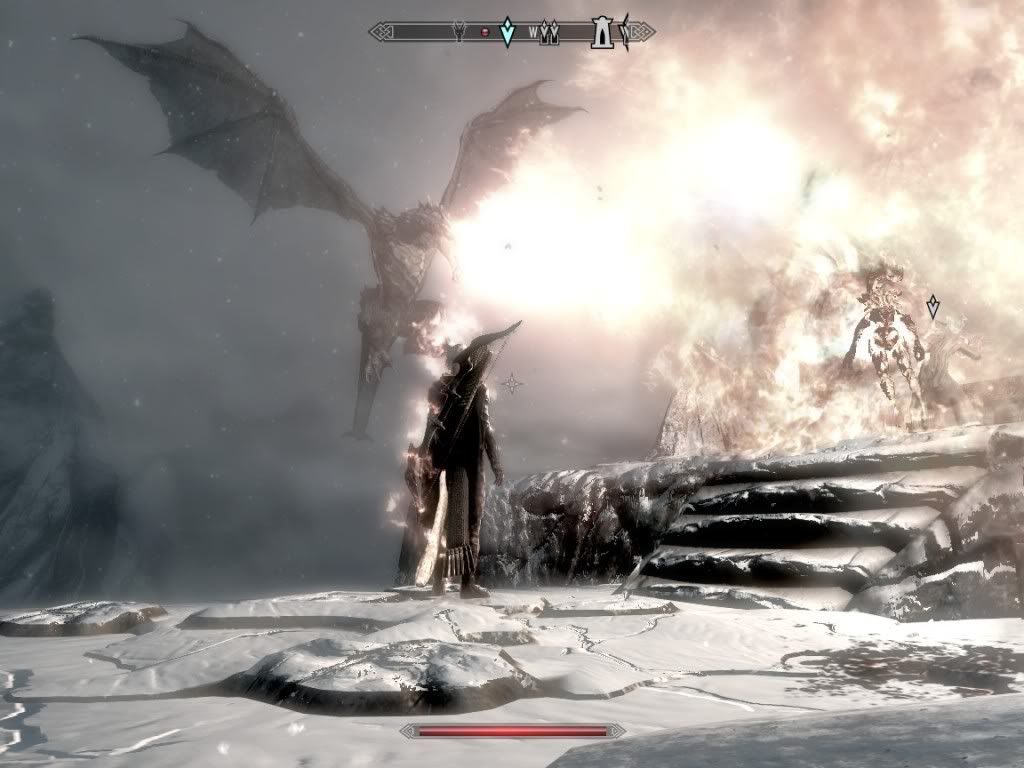The image size is (1024, 768).
Task: Click the tower location icon on the compass
Action: (x=602, y=32)
